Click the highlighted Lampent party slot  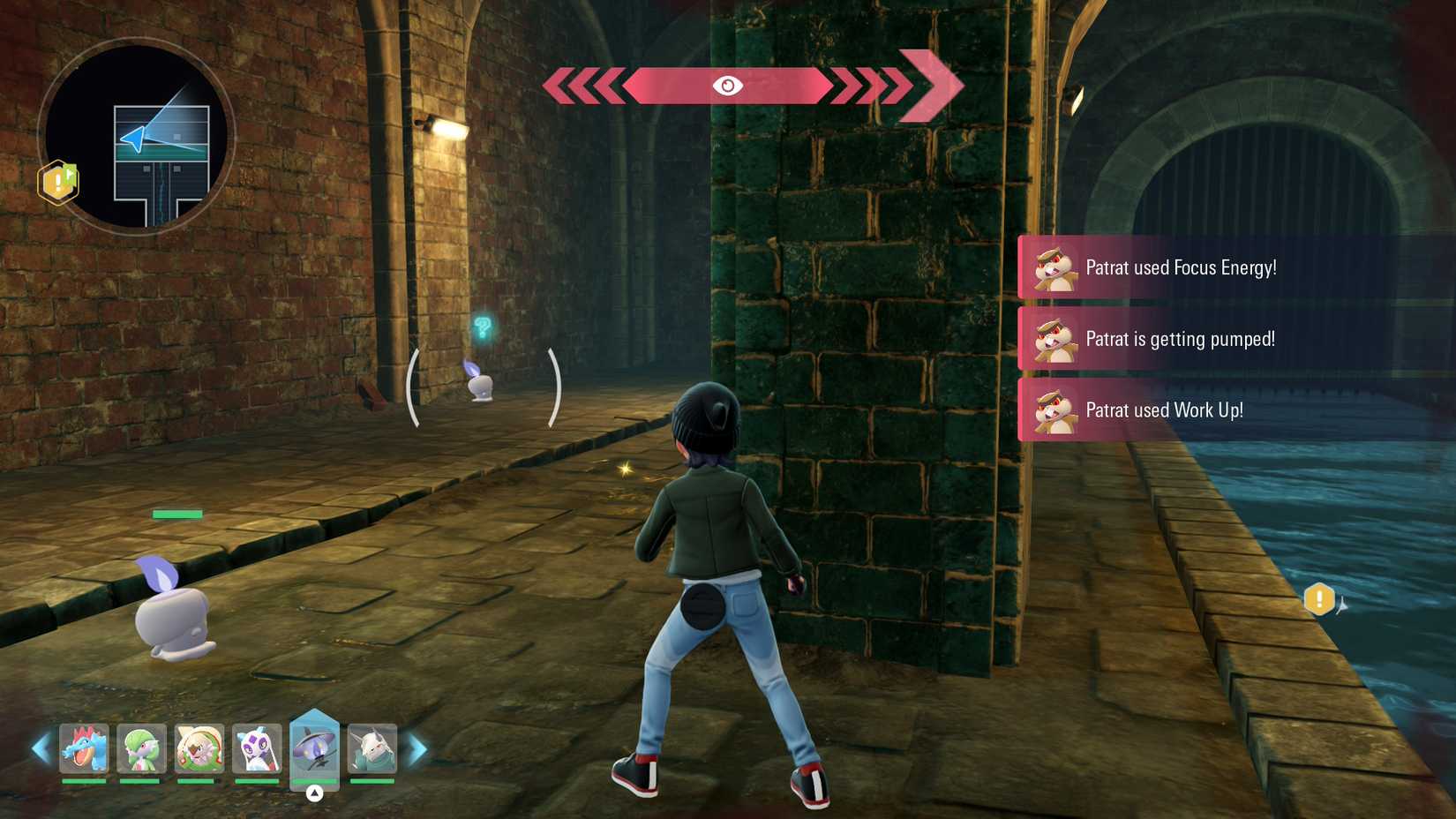(316, 748)
